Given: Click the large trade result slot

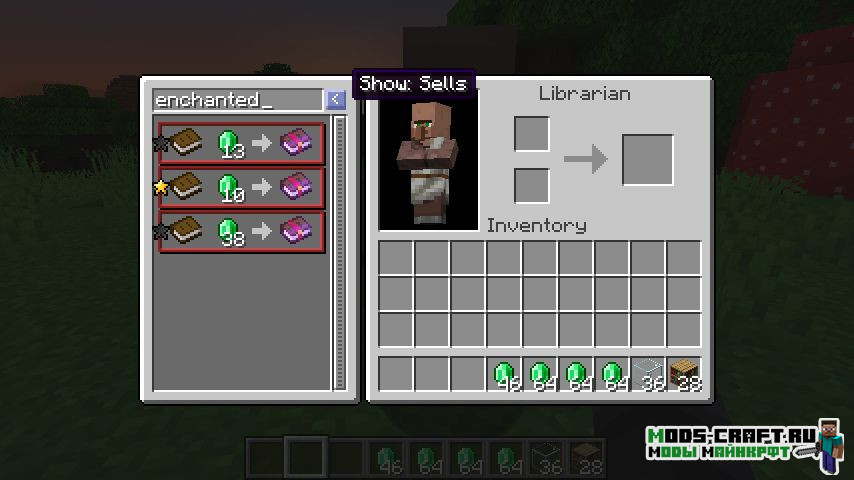Looking at the screenshot, I should (648, 160).
